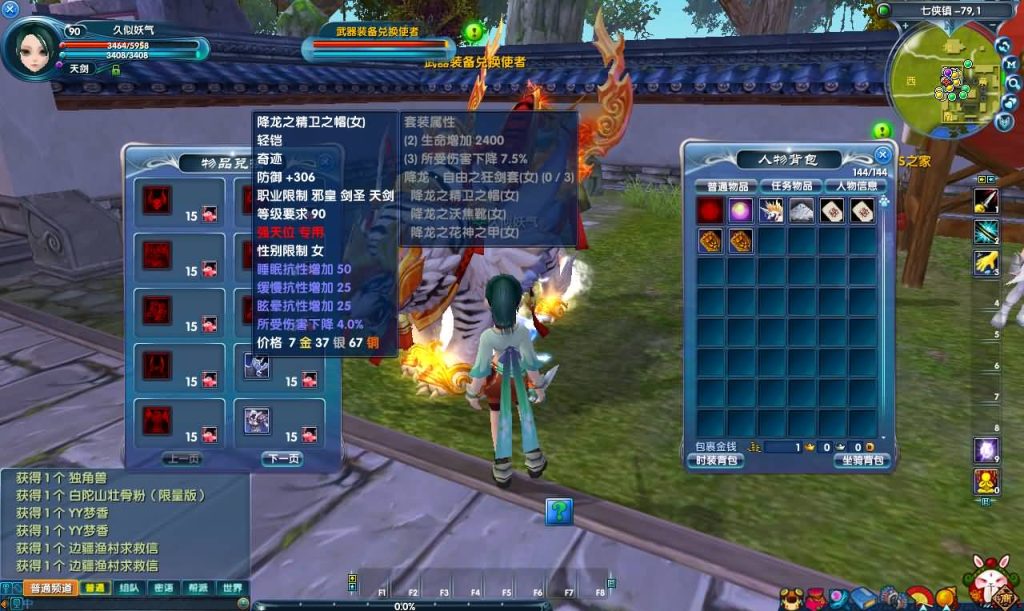The image size is (1024, 611).
Task: Select the white powder pile item
Action: click(802, 210)
